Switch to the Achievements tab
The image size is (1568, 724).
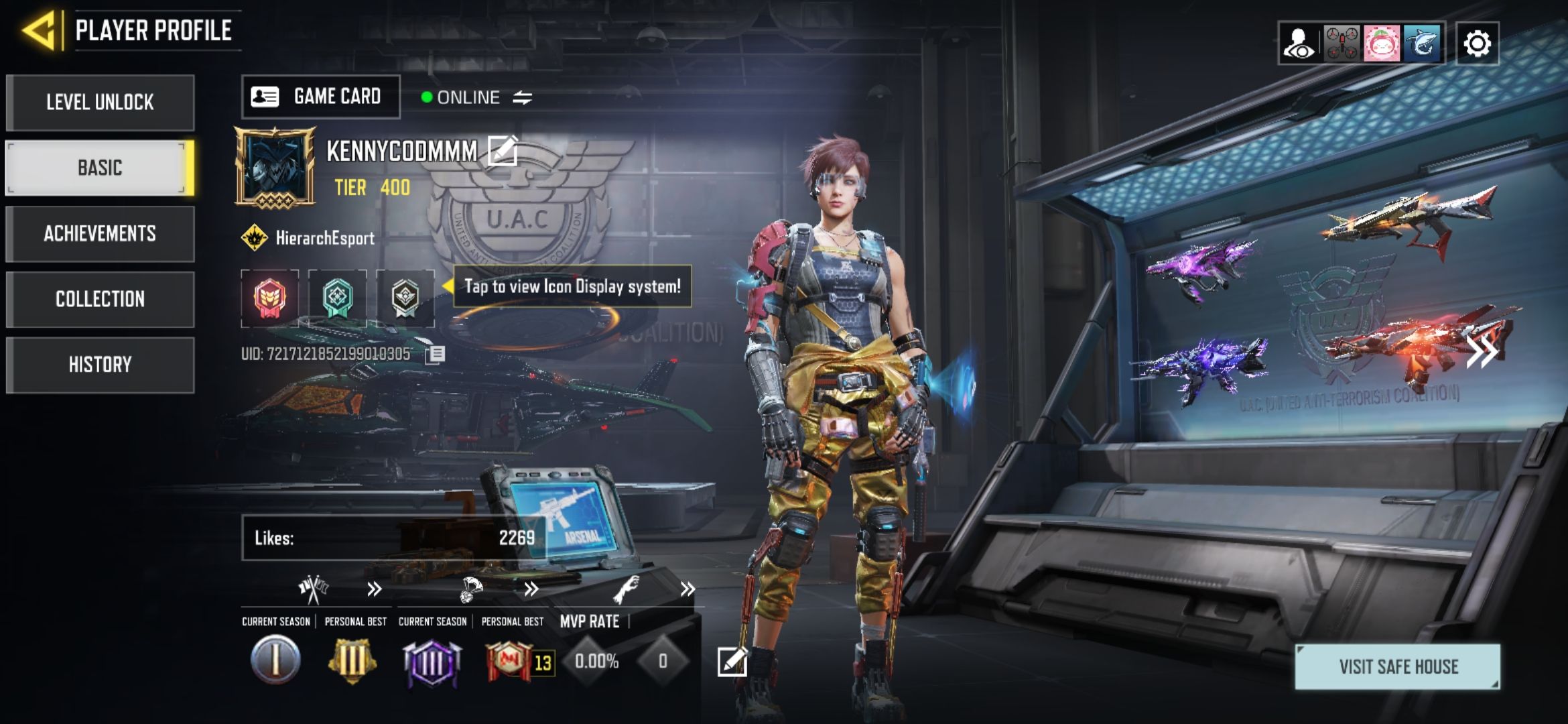(x=100, y=233)
